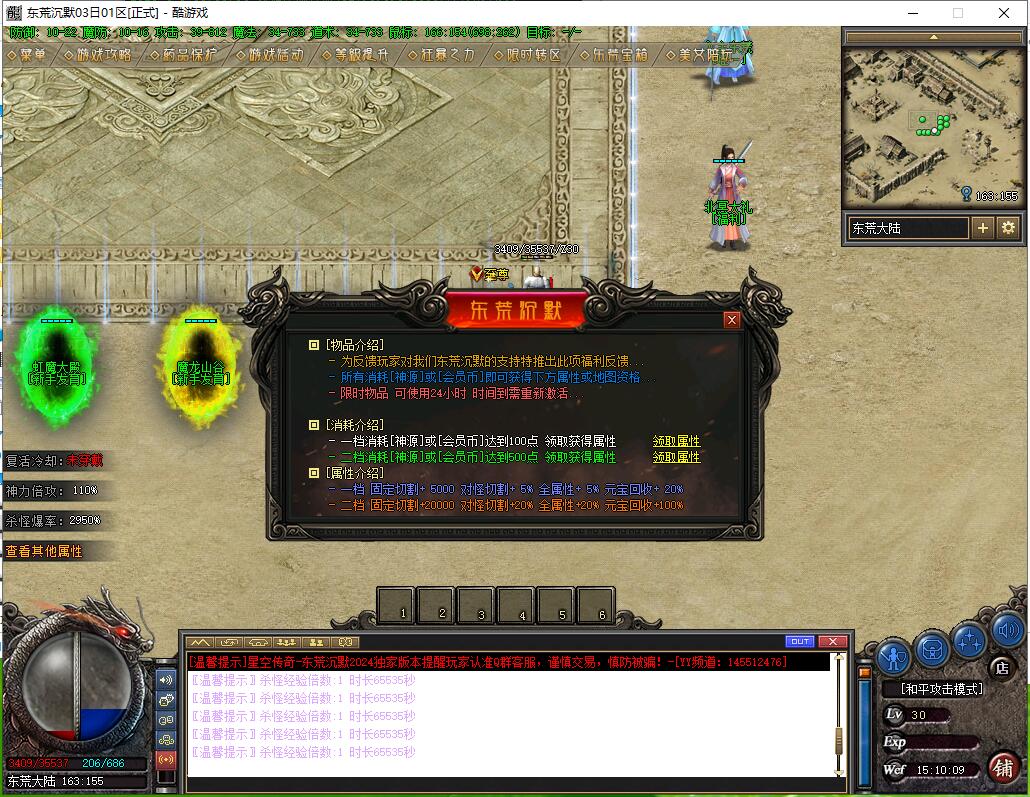
Task: Close the 东荒沉默 dialog panel
Action: (x=732, y=320)
